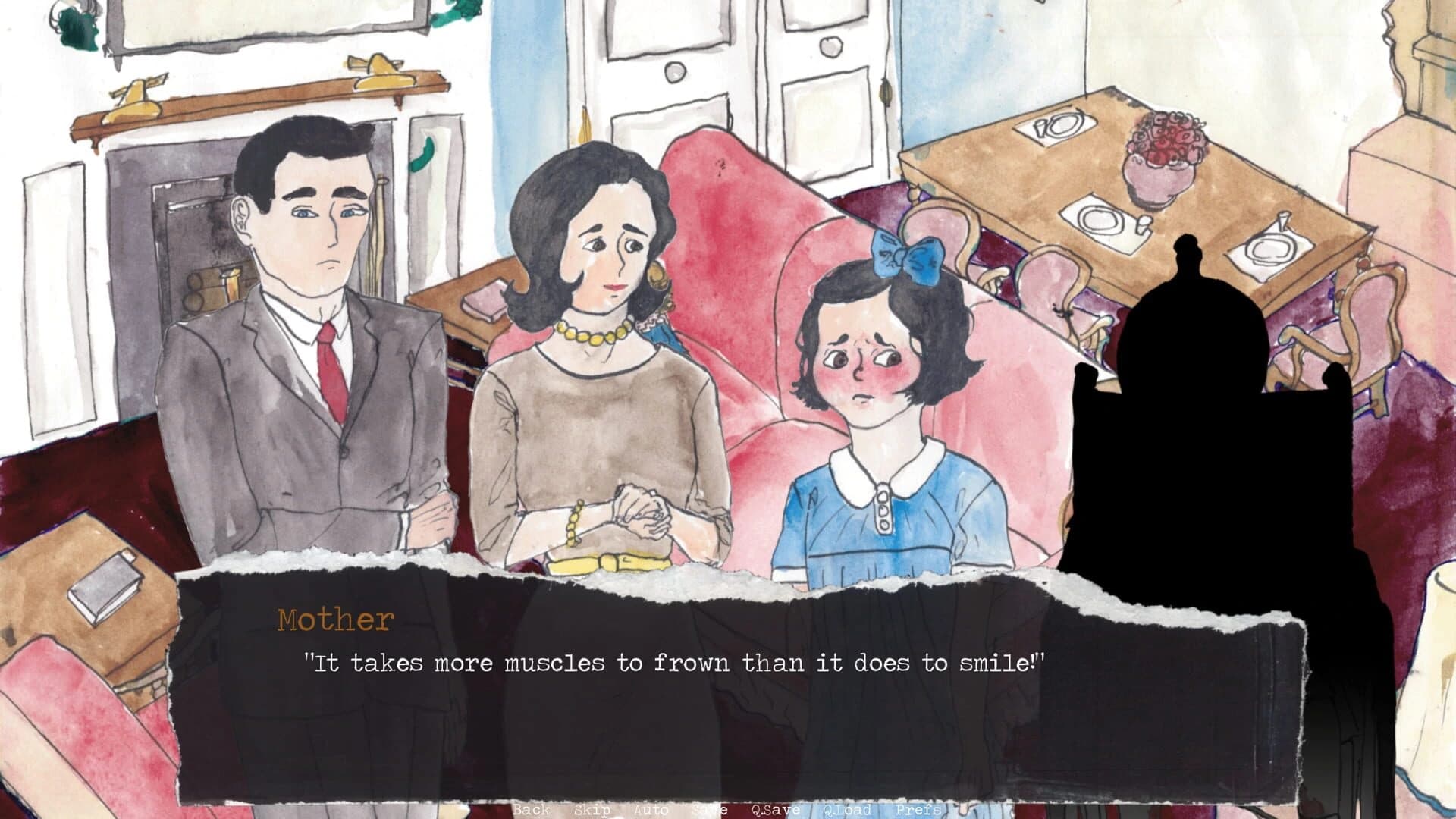This screenshot has width=1456, height=819.
Task: Open the Prefs menu
Action: 918,810
